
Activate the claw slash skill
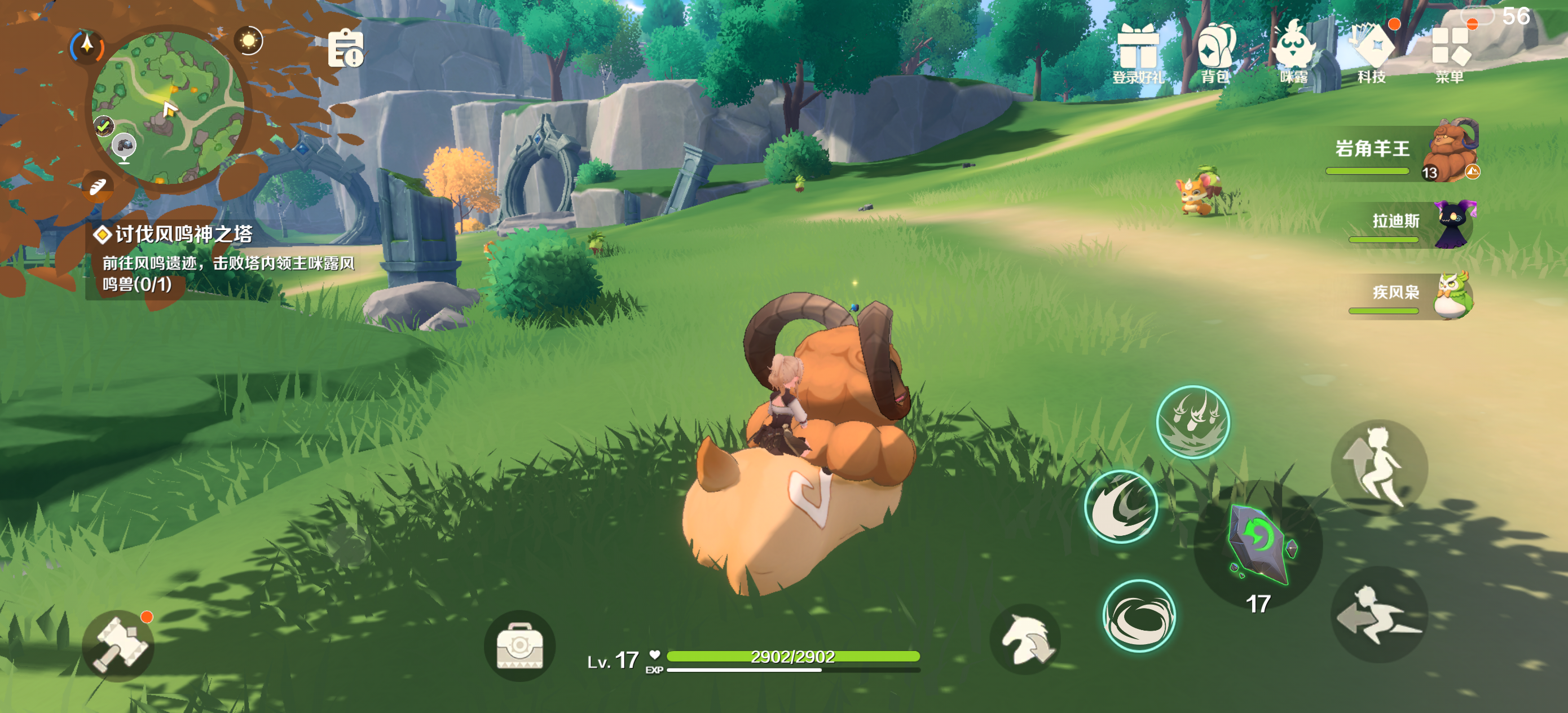tap(1192, 421)
